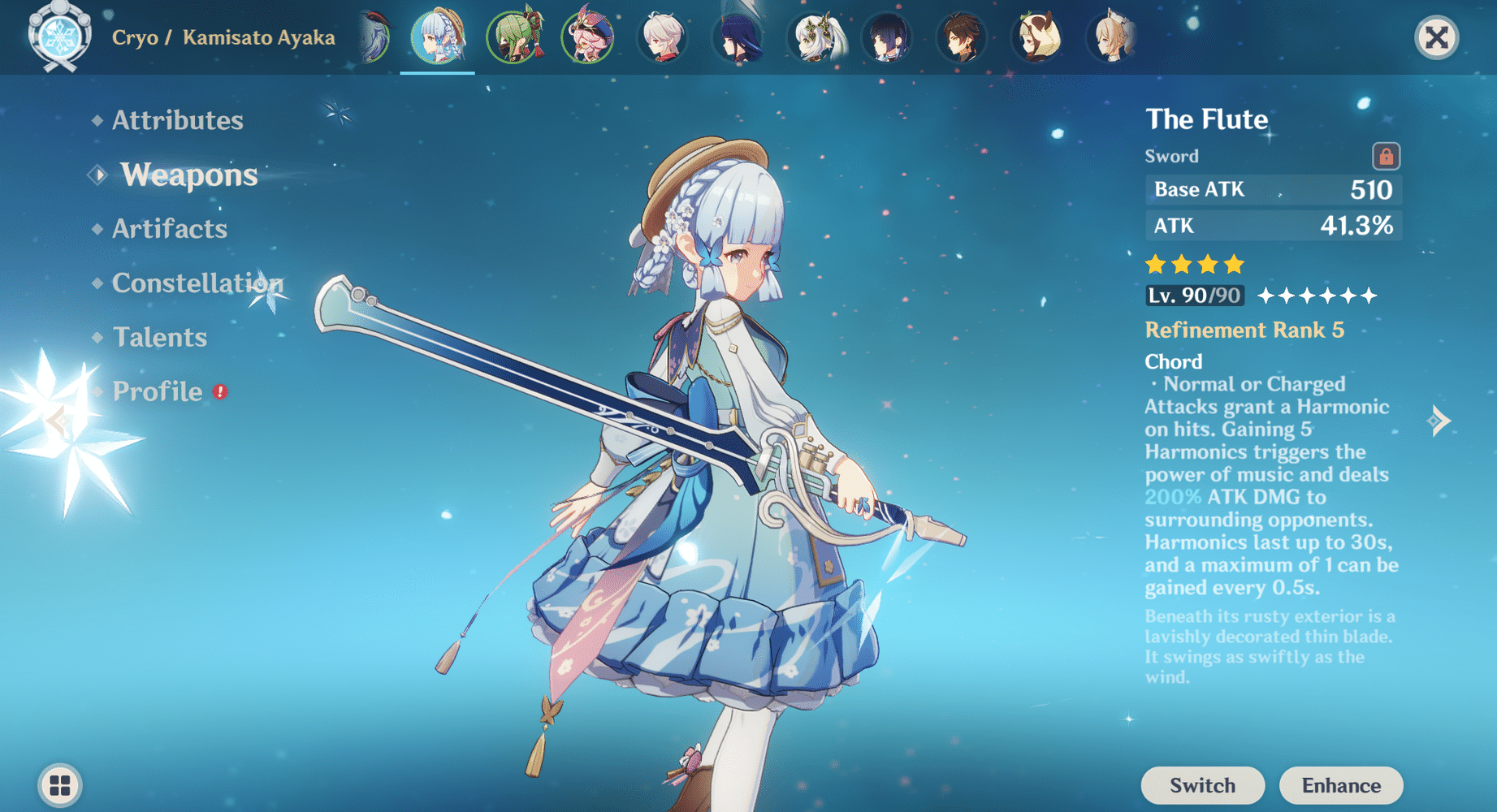The height and width of the screenshot is (812, 1497).
Task: Select the pink-haired character with the hat
Action: coord(586,37)
